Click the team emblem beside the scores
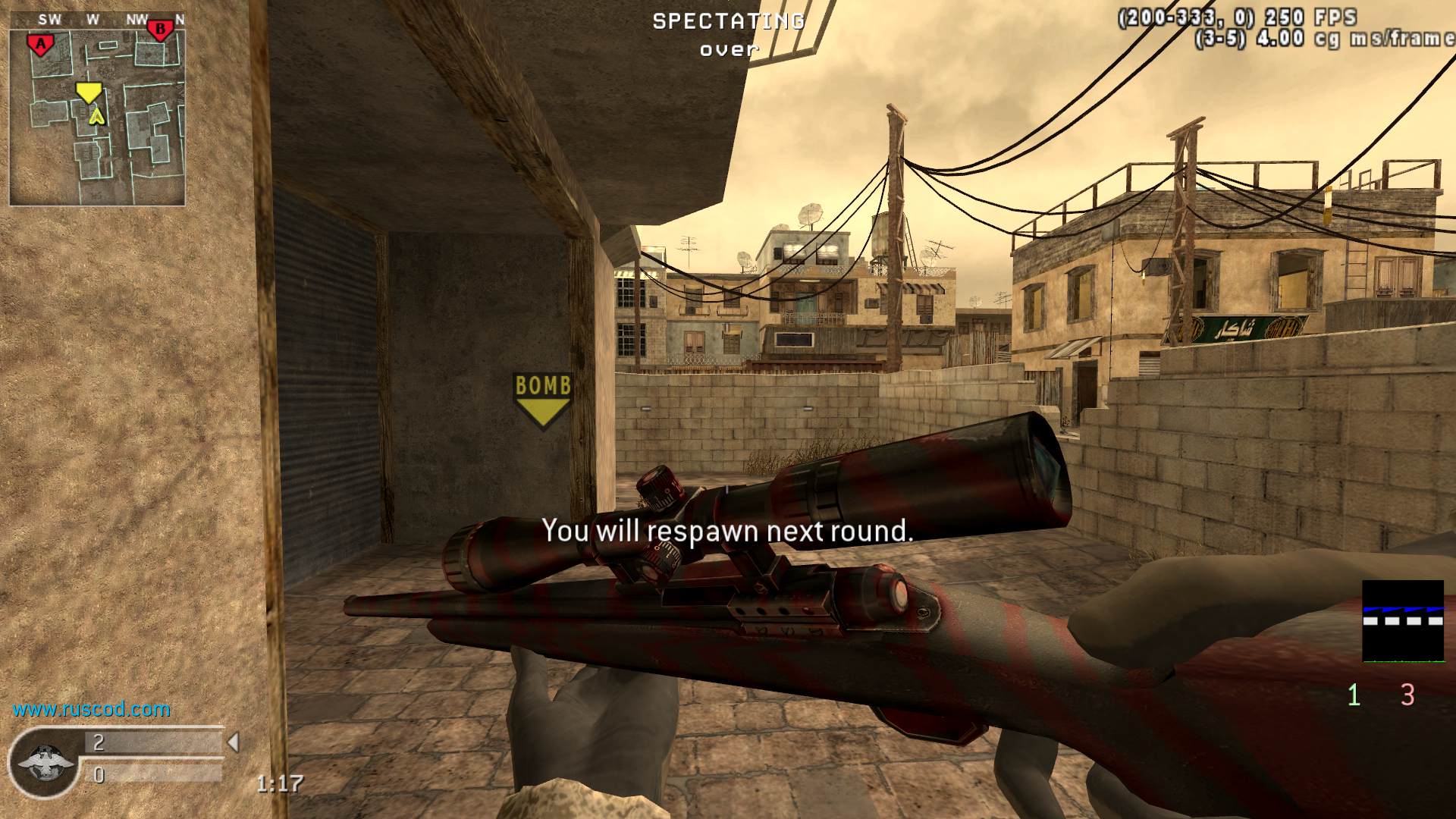The width and height of the screenshot is (1456, 819). click(45, 762)
